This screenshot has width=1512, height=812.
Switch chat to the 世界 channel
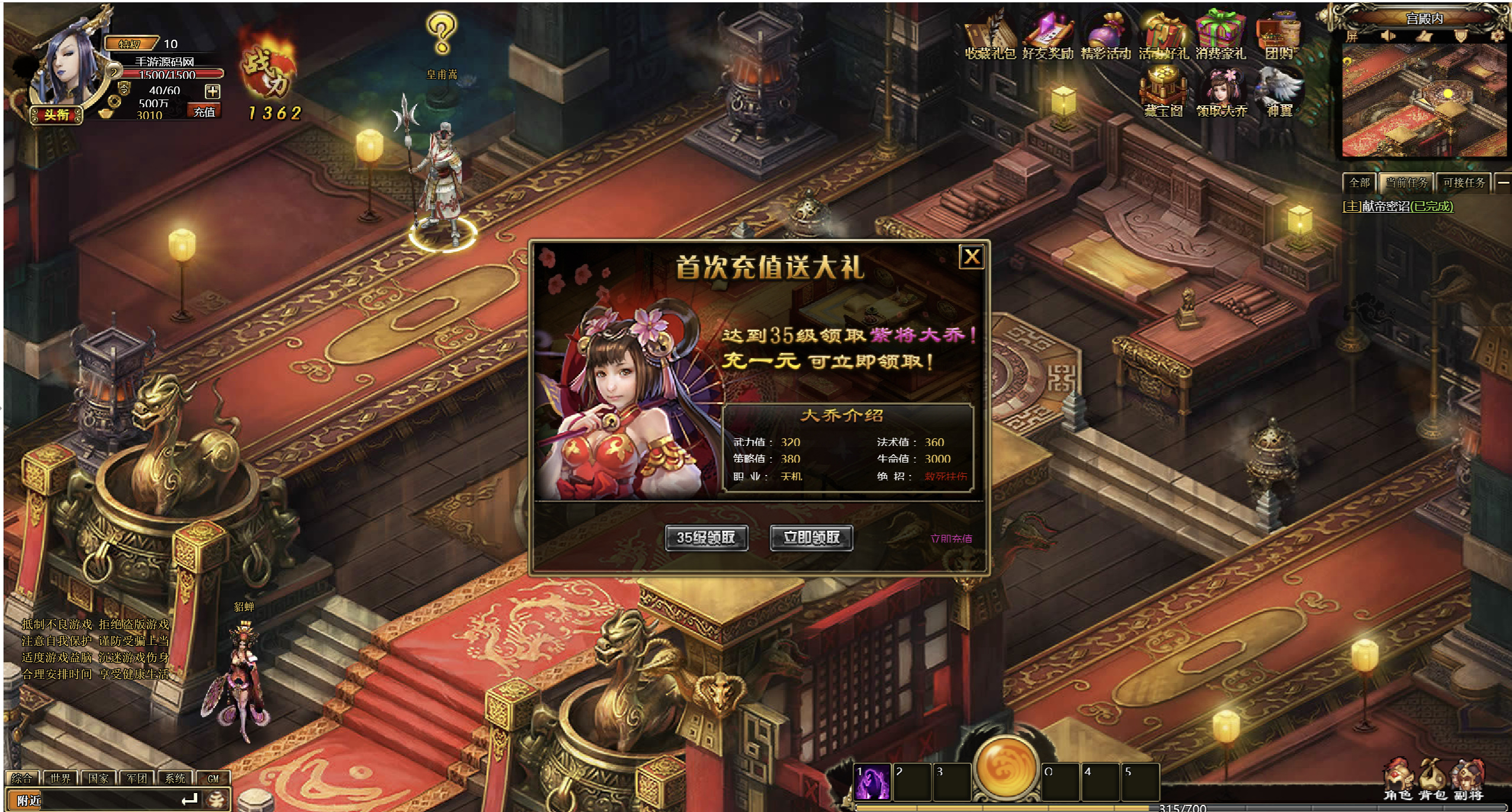click(60, 778)
